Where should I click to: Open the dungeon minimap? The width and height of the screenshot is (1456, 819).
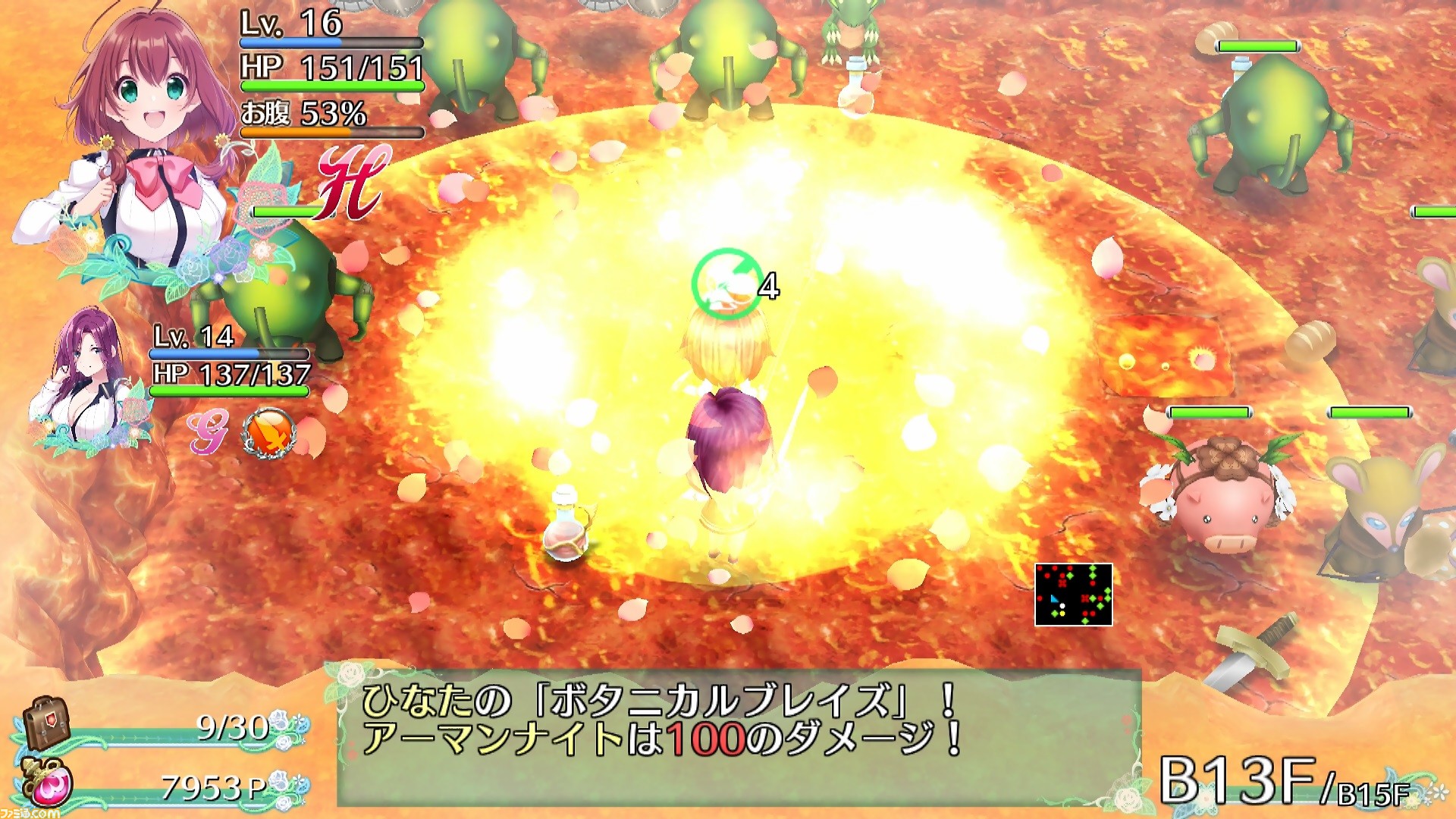[x=1073, y=595]
